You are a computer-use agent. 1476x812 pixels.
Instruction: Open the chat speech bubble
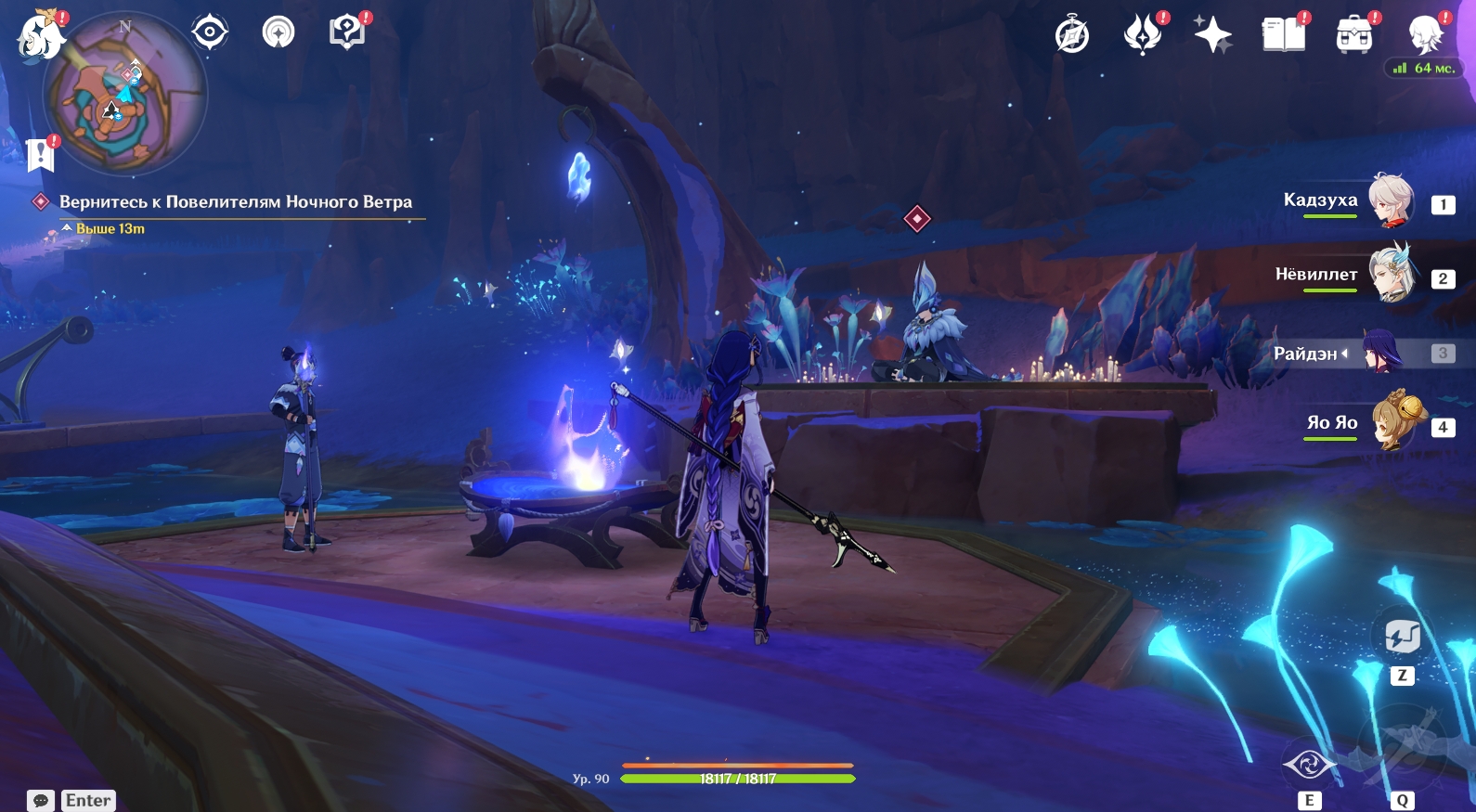pos(41,800)
